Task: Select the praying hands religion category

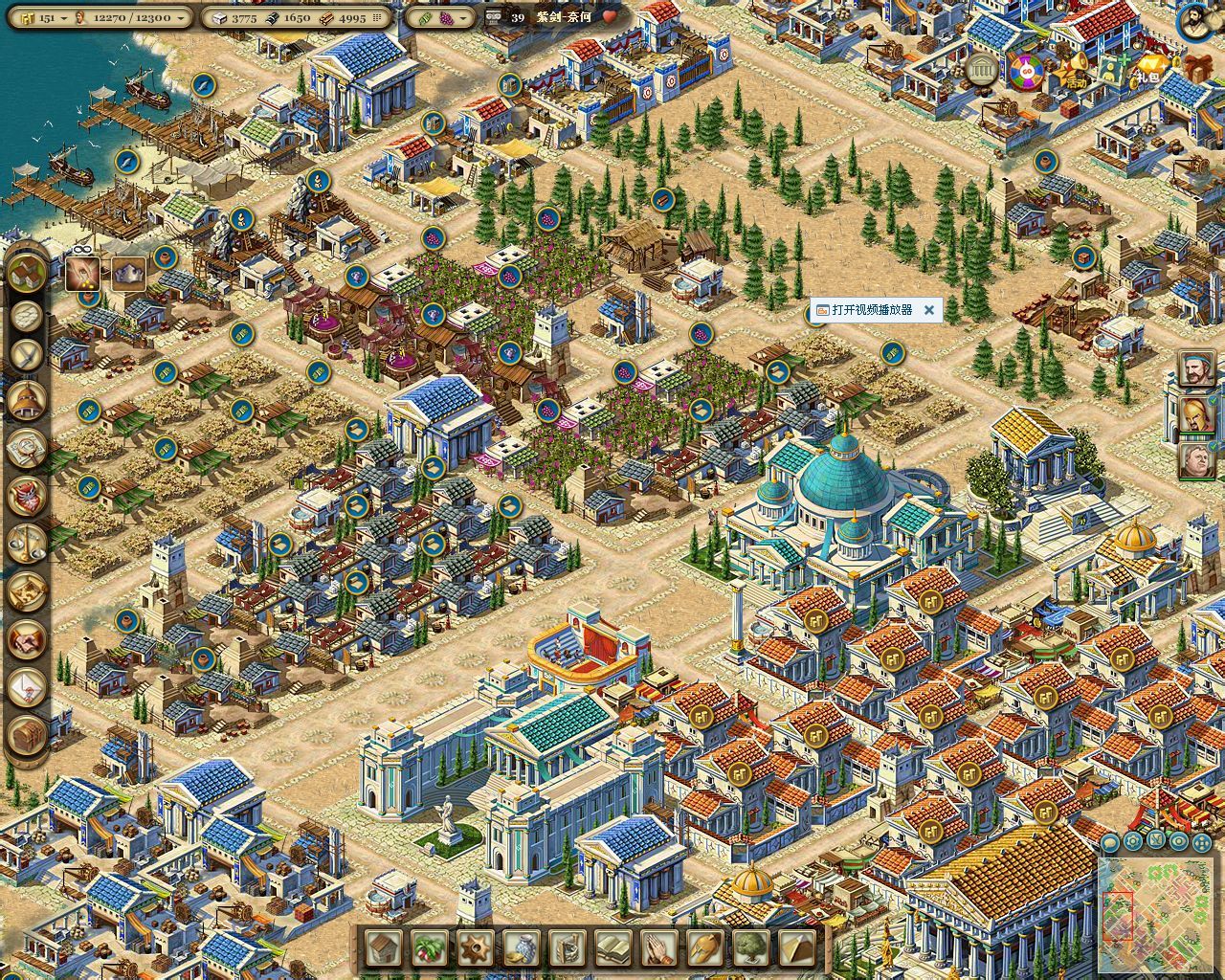Action: [659, 947]
